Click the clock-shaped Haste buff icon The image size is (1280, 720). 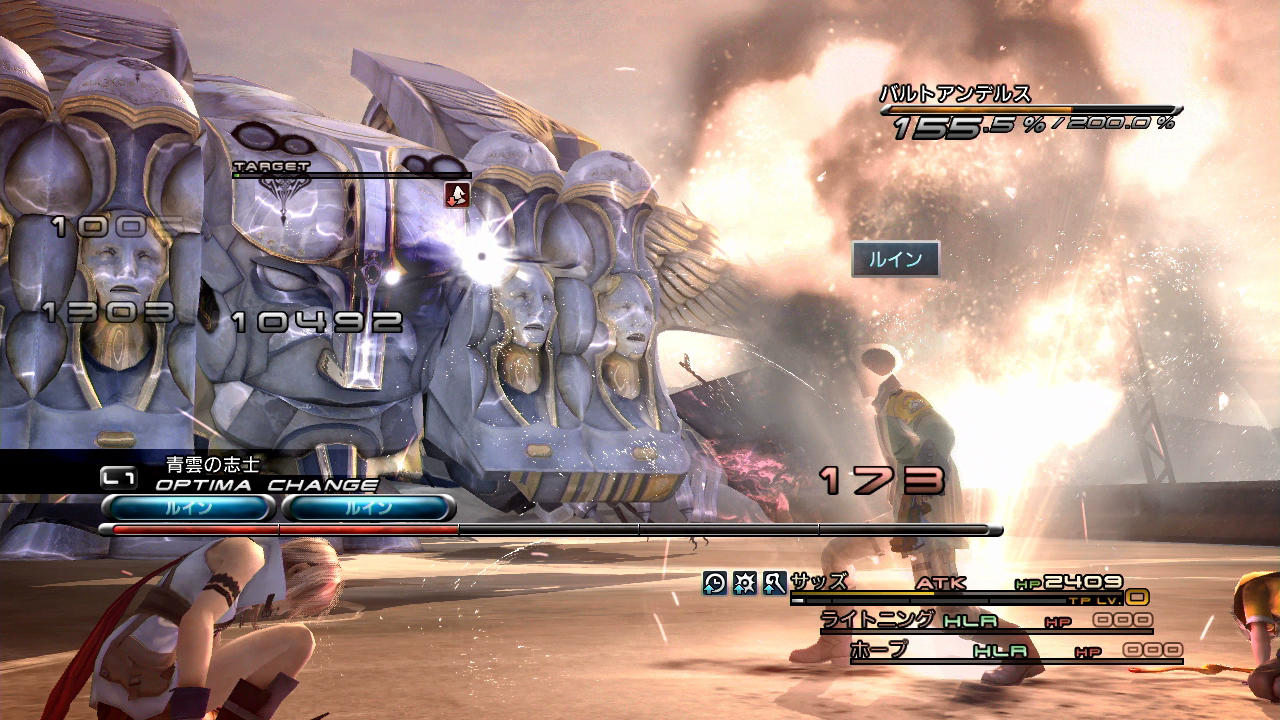point(715,583)
